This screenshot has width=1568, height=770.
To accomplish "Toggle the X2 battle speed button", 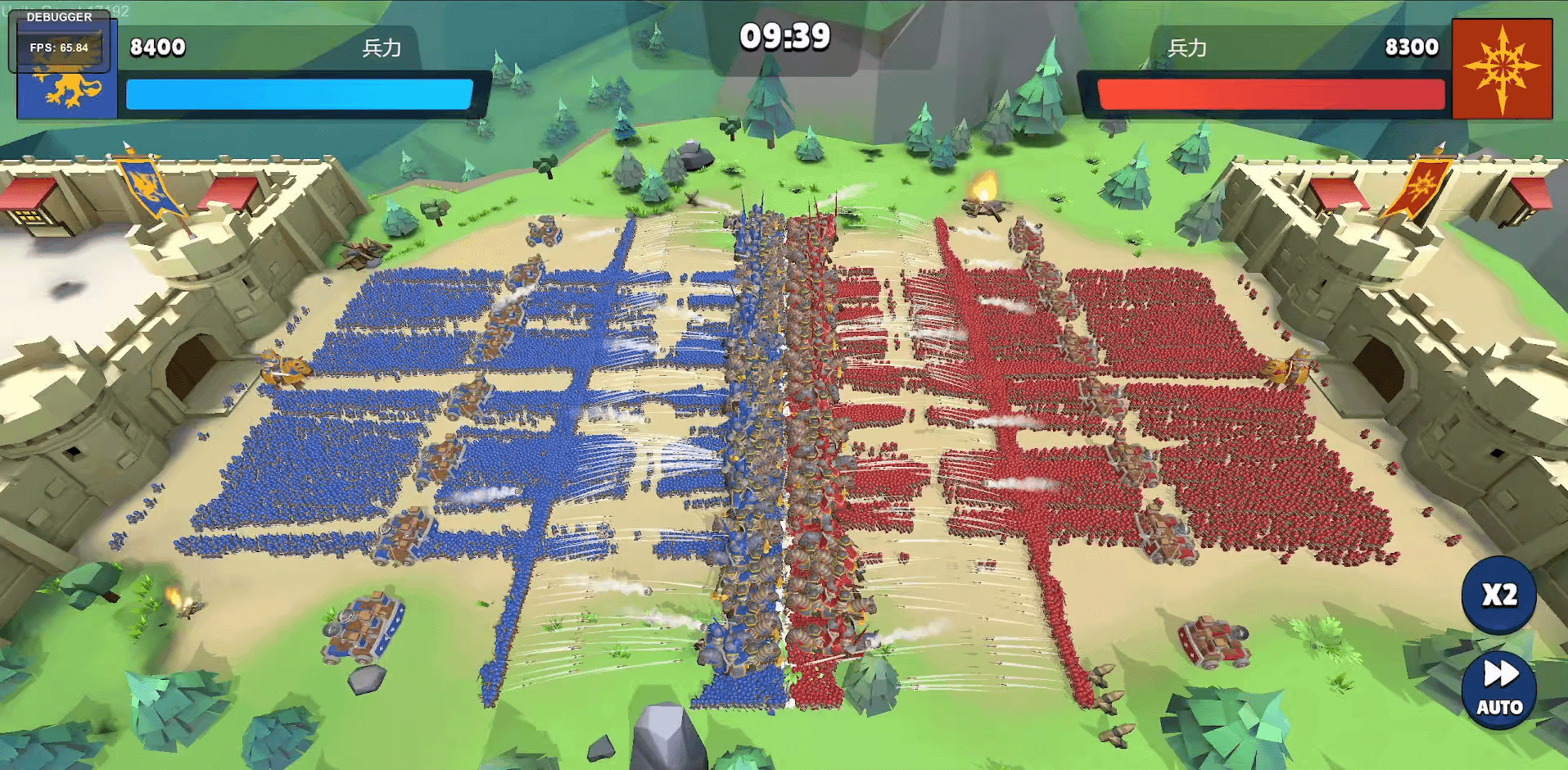I will coord(1498,595).
